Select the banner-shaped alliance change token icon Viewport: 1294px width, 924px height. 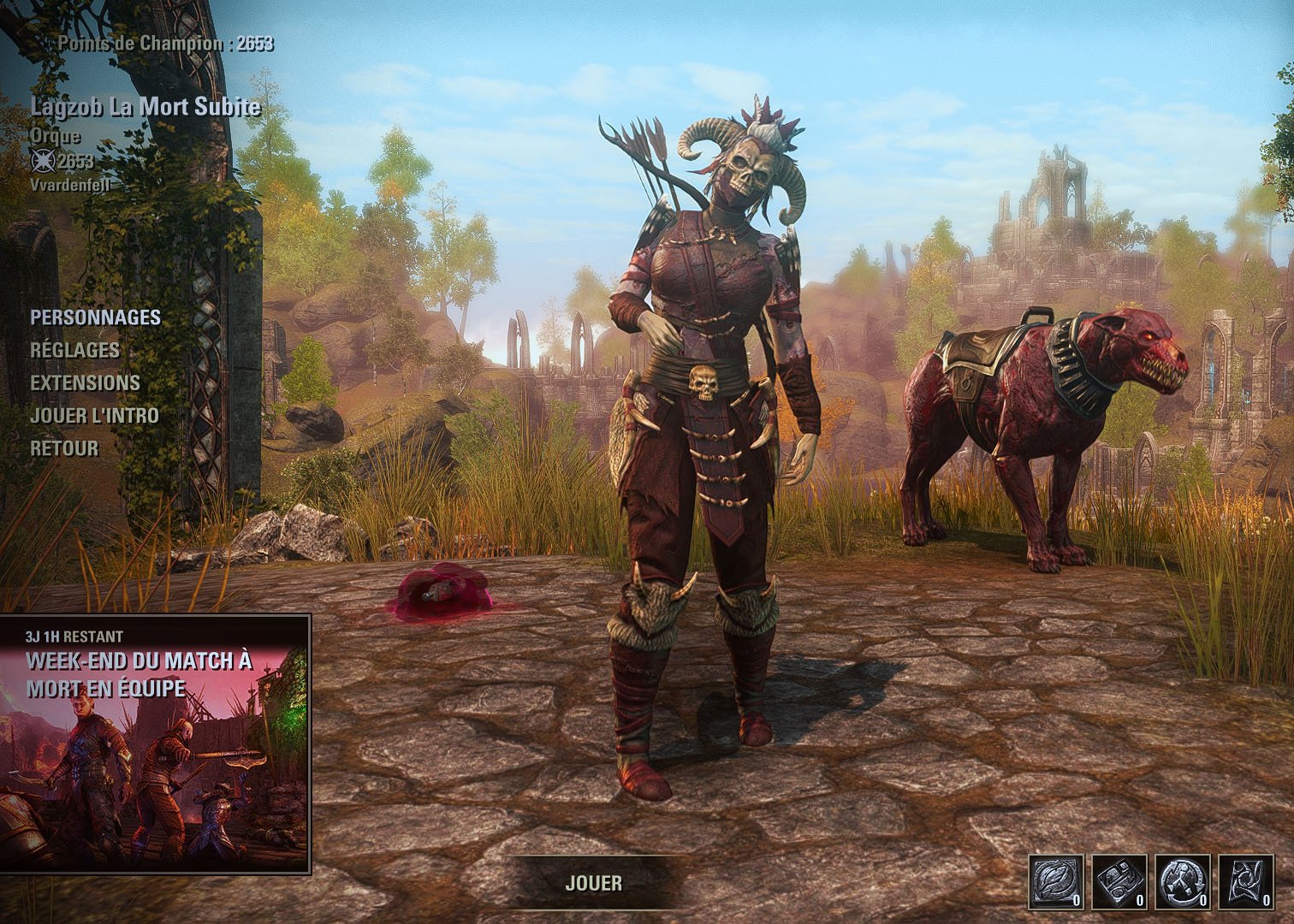1246,881
